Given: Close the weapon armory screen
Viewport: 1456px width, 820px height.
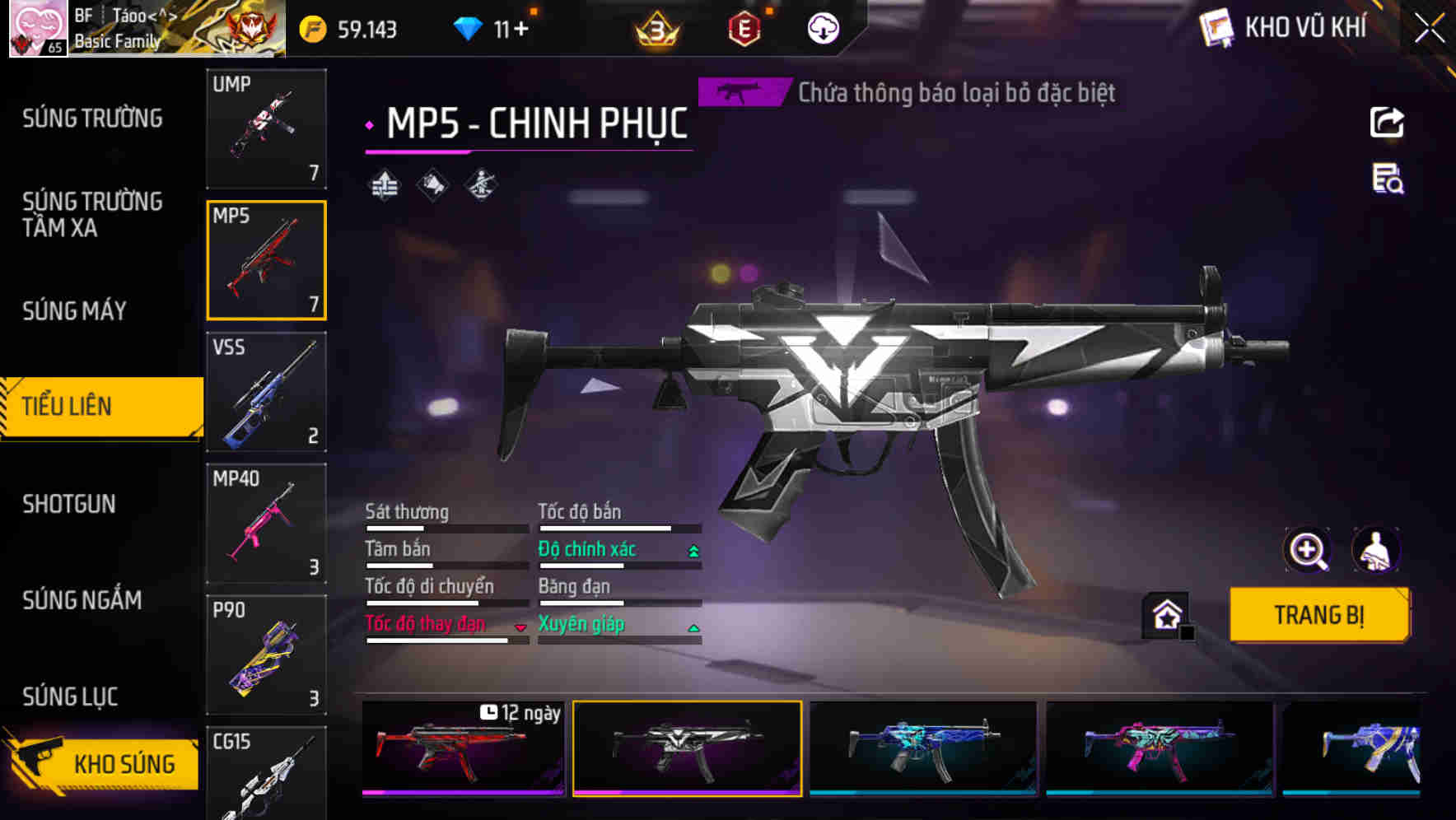Looking at the screenshot, I should coord(1429,28).
